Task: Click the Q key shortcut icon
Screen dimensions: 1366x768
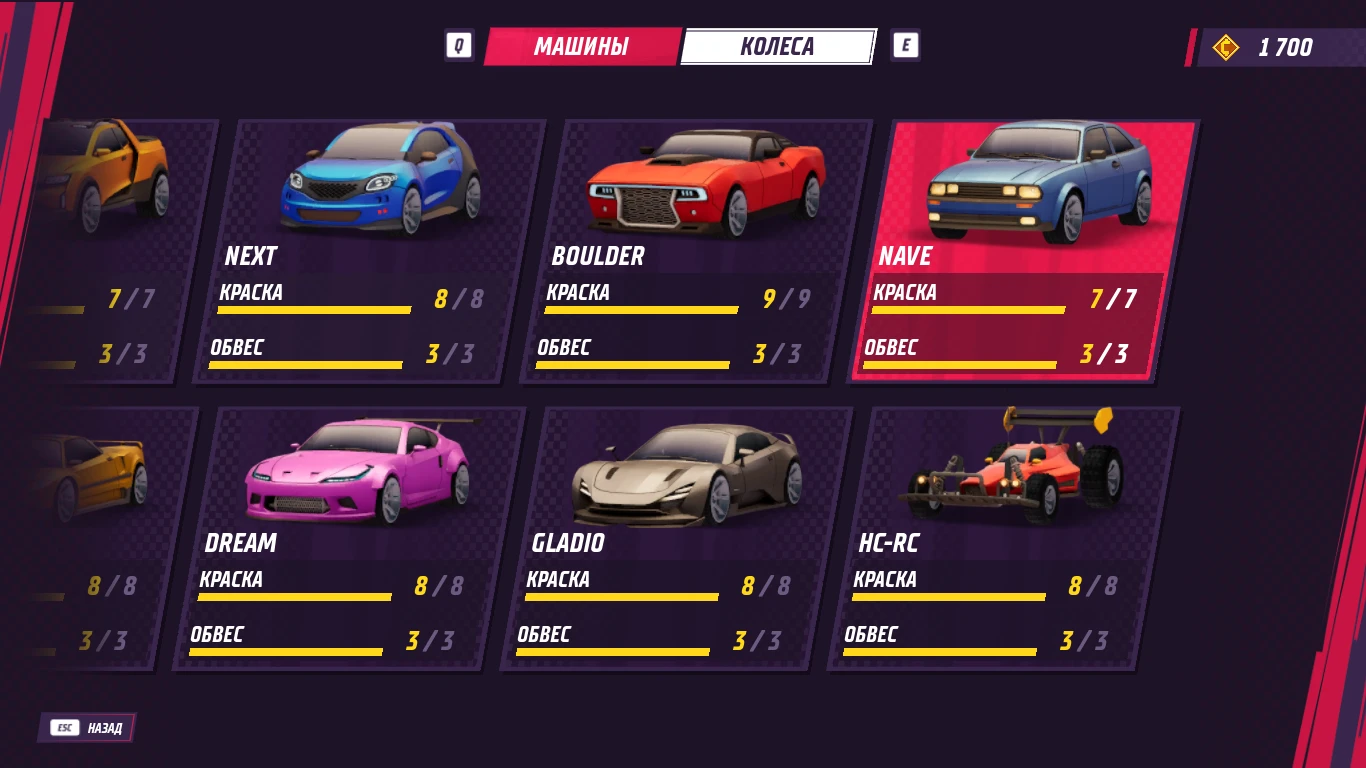Action: click(459, 45)
